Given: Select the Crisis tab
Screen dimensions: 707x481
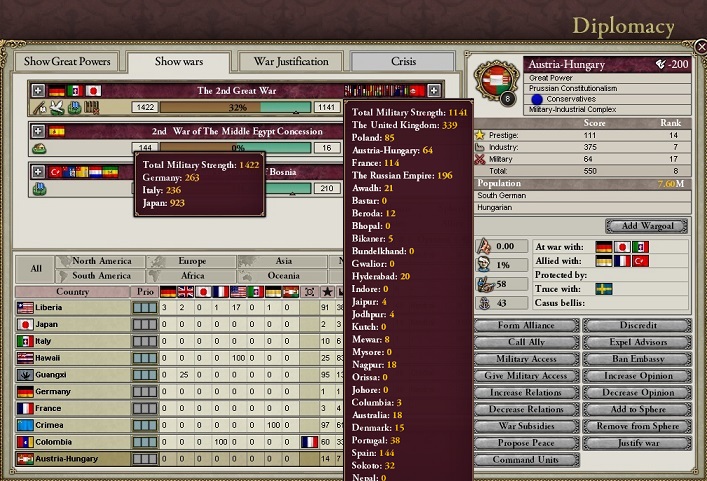Looking at the screenshot, I should pyautogui.click(x=403, y=61).
